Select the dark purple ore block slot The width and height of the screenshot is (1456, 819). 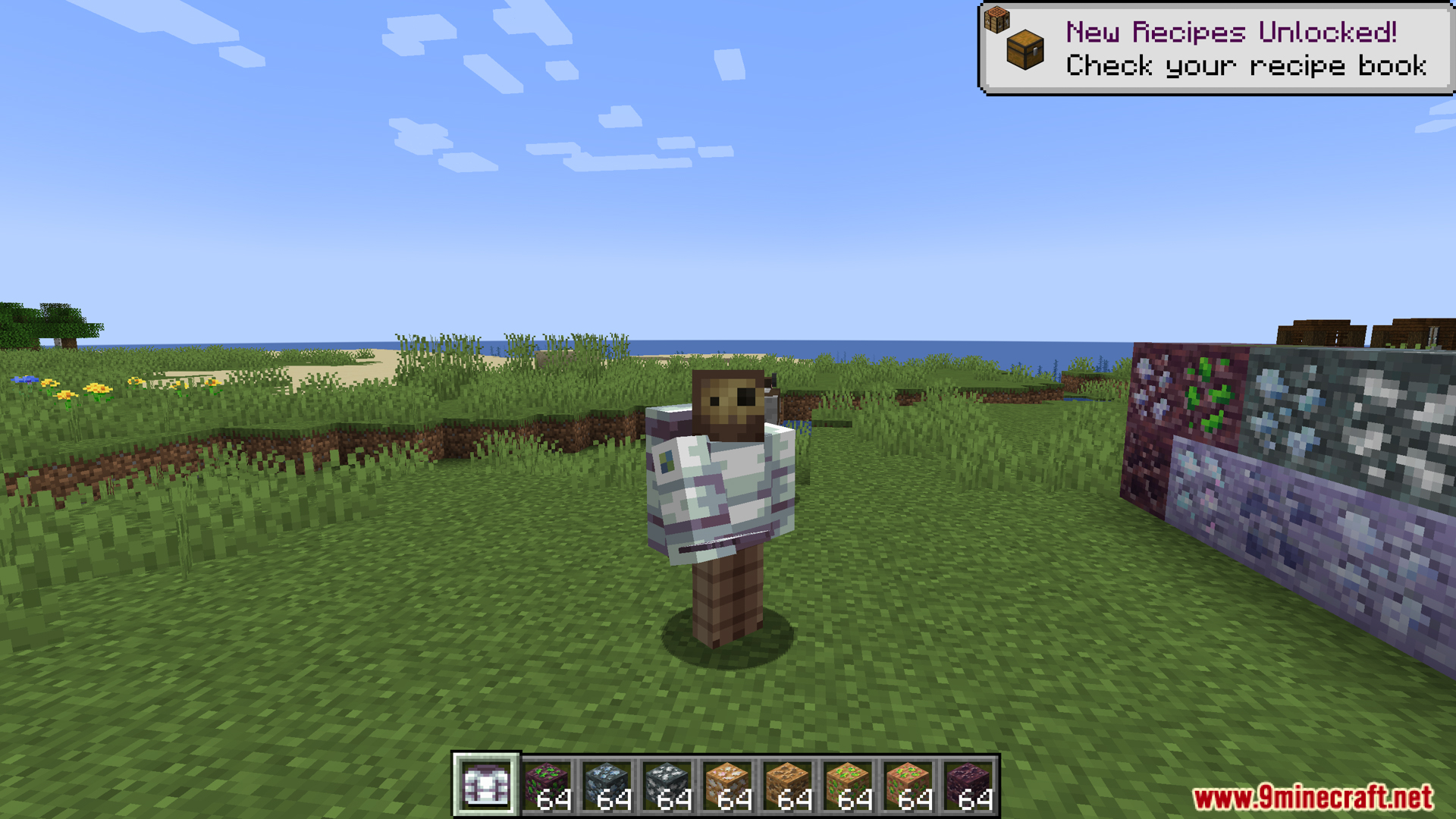968,786
